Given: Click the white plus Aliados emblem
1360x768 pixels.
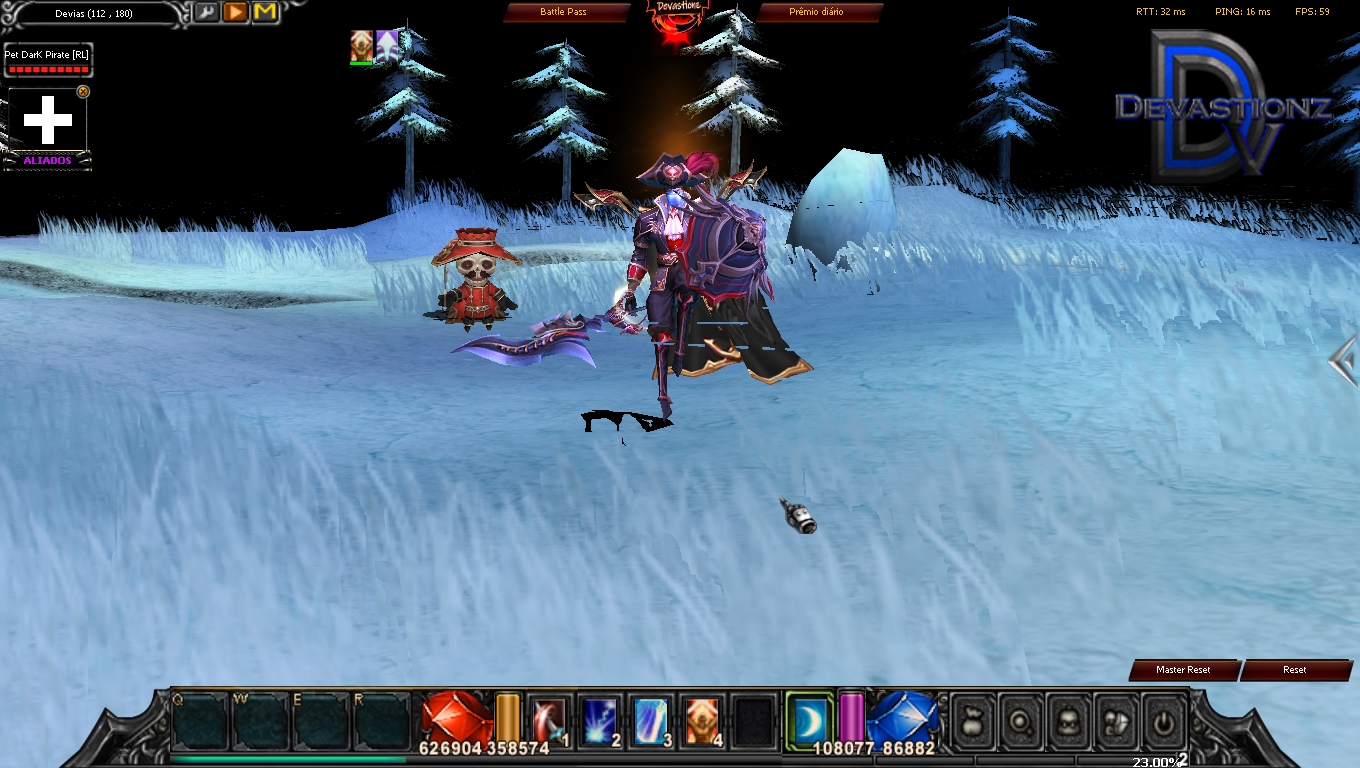Looking at the screenshot, I should (x=48, y=120).
